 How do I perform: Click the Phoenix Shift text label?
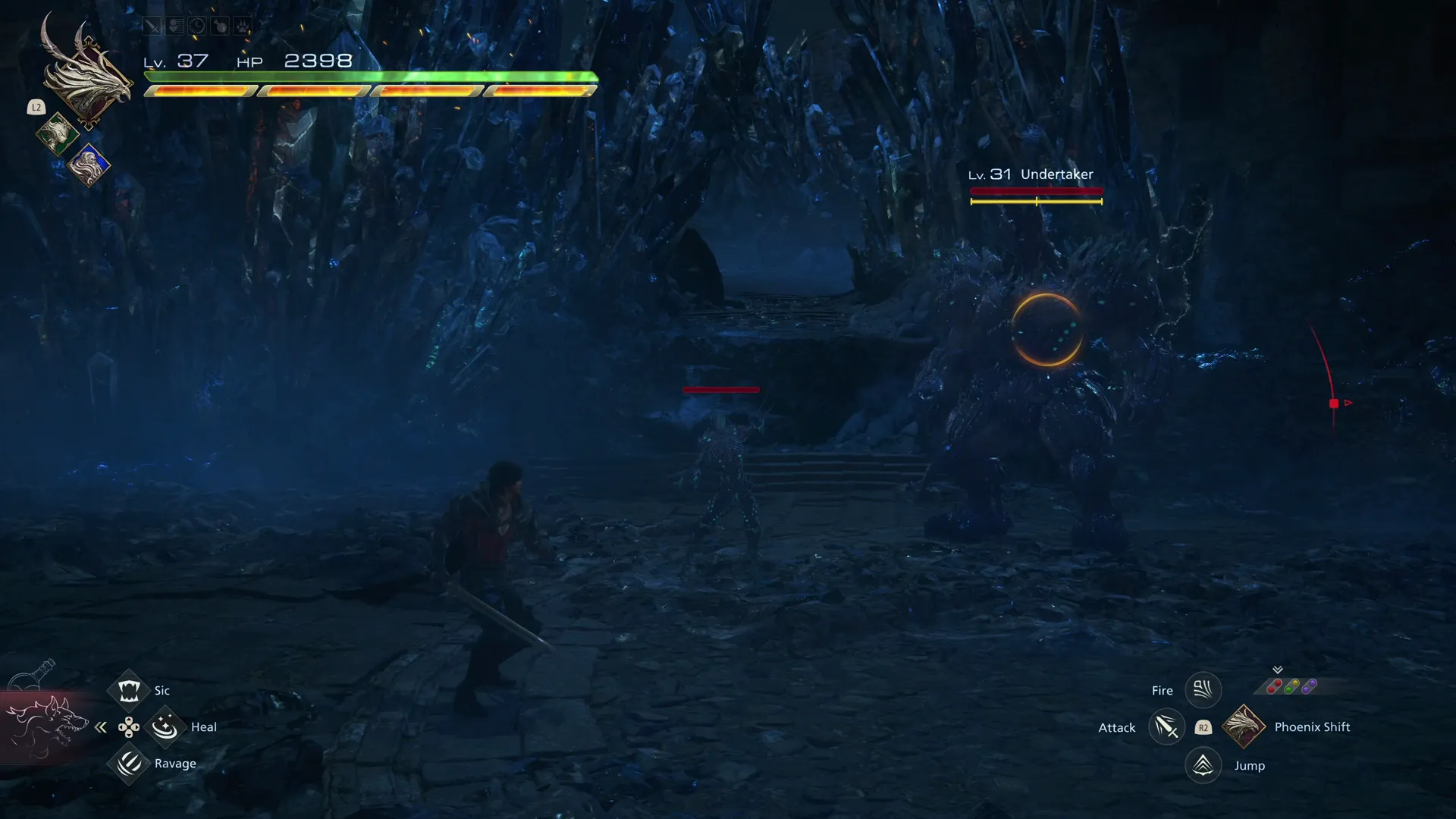coord(1313,726)
